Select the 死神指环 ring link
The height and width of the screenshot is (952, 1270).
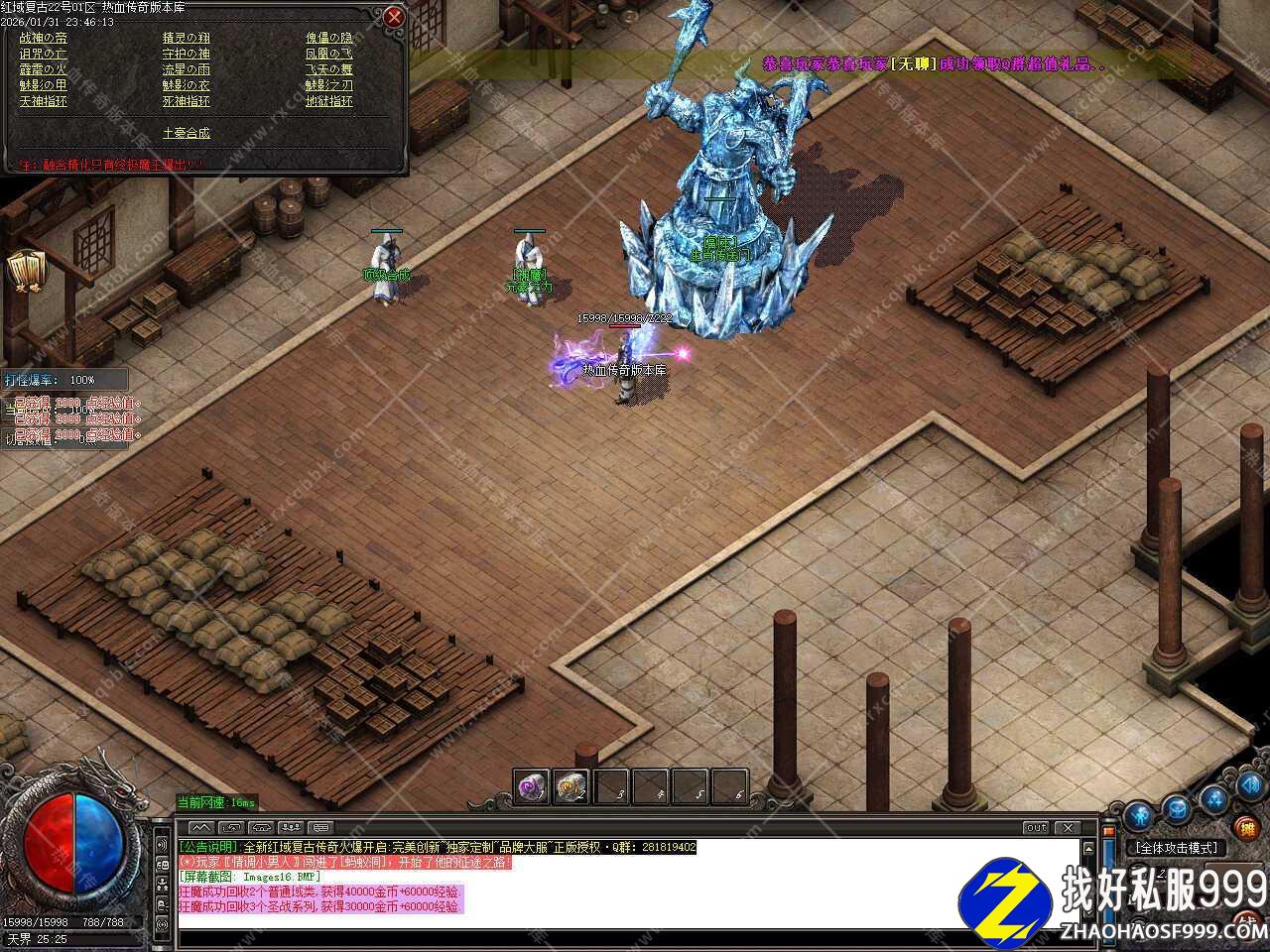pyautogui.click(x=187, y=101)
